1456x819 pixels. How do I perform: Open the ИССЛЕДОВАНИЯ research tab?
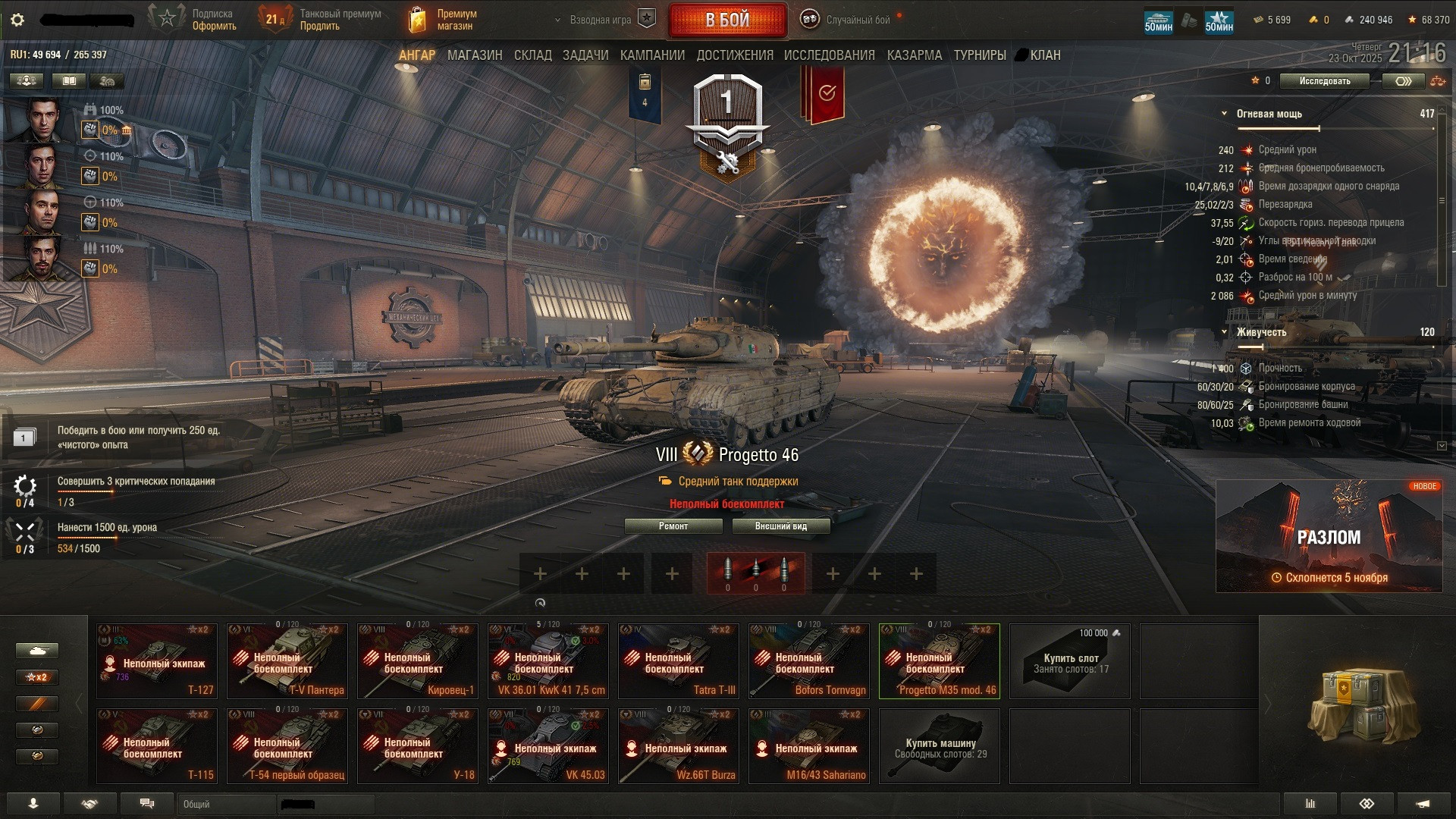click(829, 55)
